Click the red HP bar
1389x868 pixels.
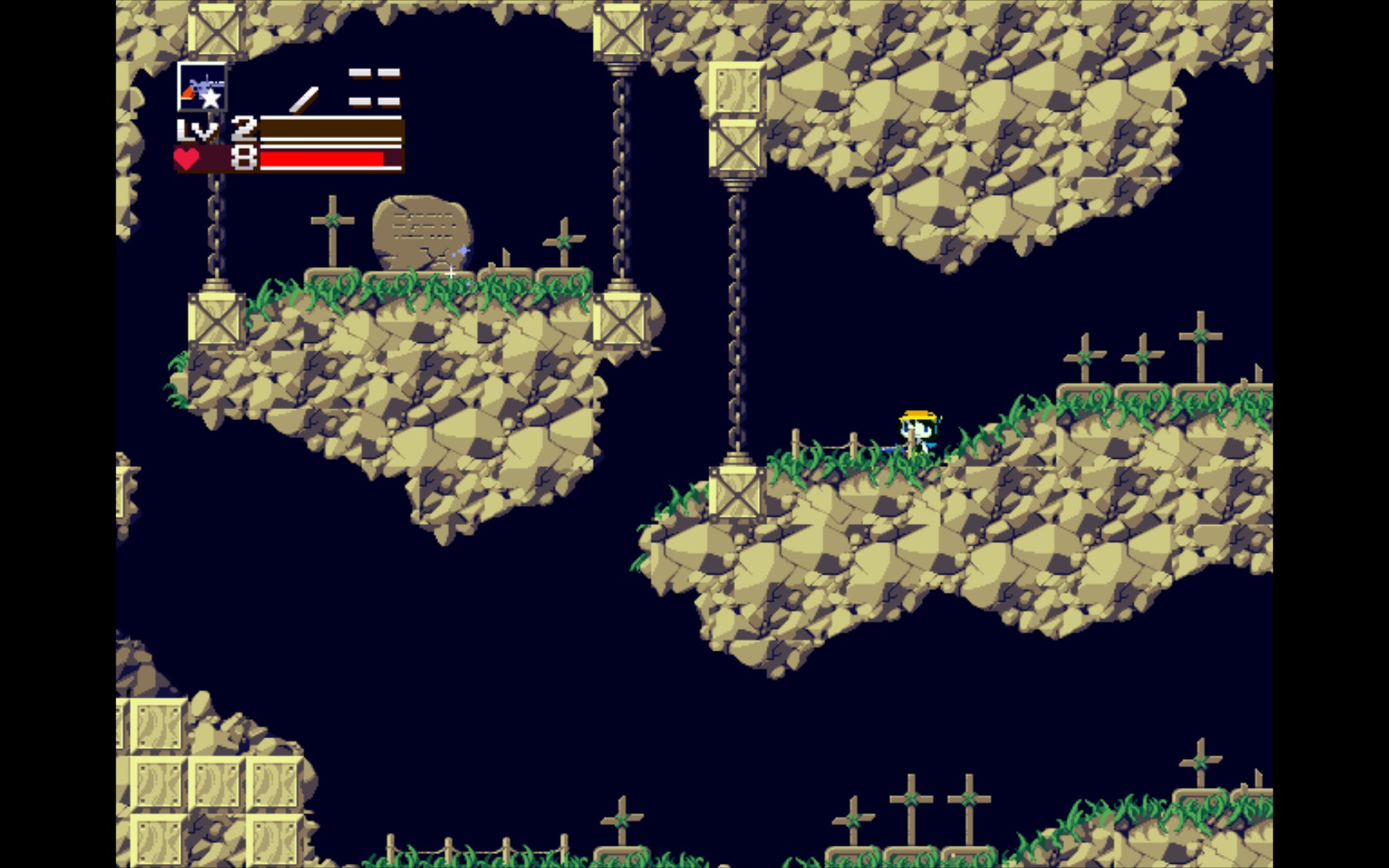(322, 159)
